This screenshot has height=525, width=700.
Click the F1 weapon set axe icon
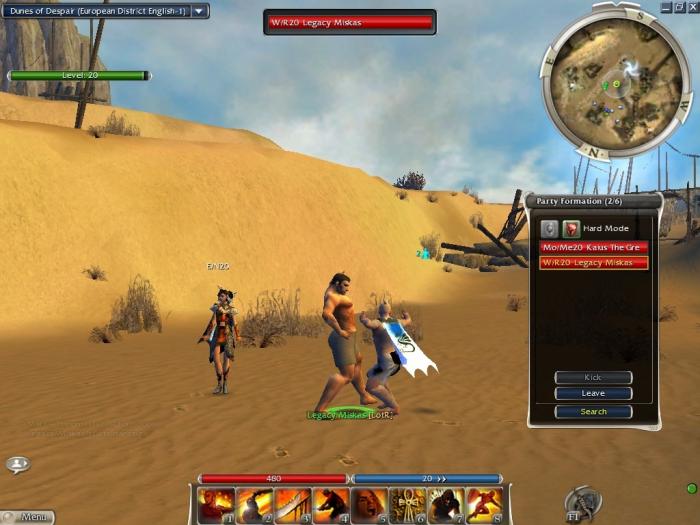581,501
